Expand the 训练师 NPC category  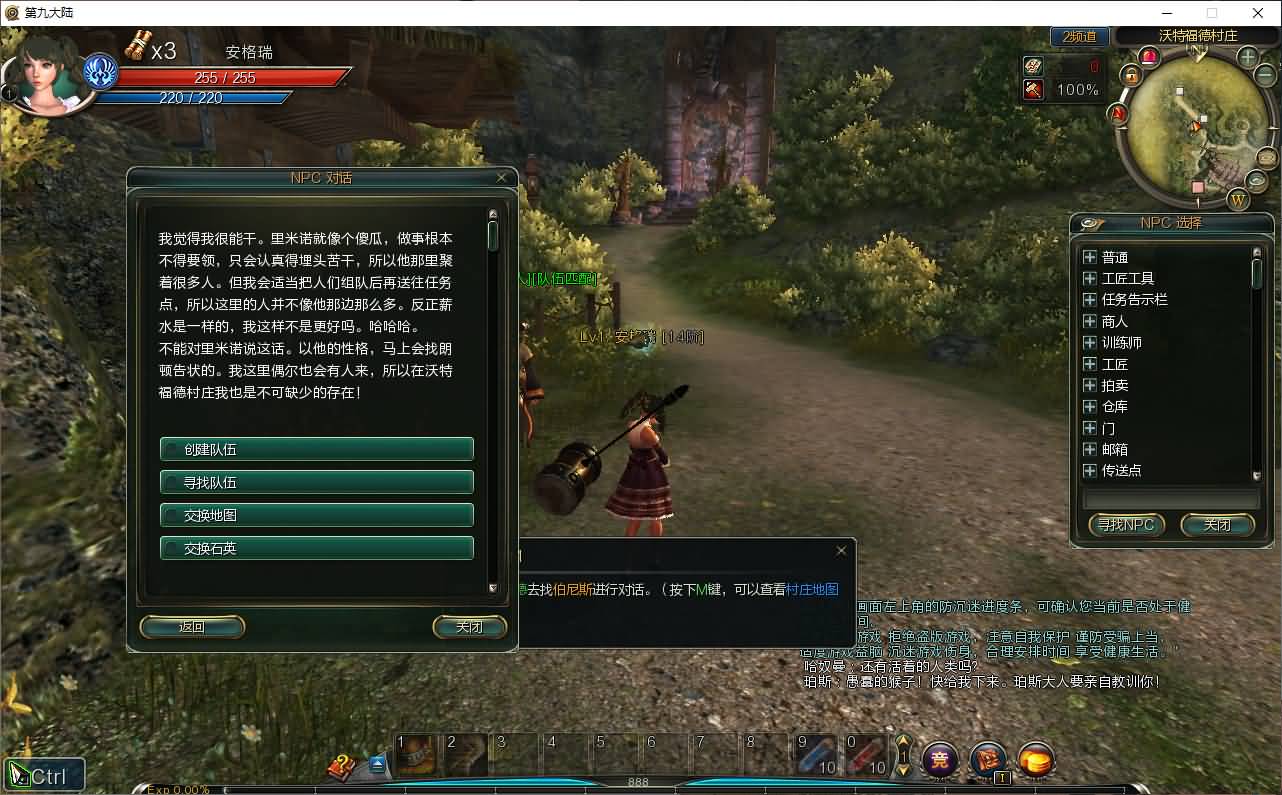click(1090, 342)
